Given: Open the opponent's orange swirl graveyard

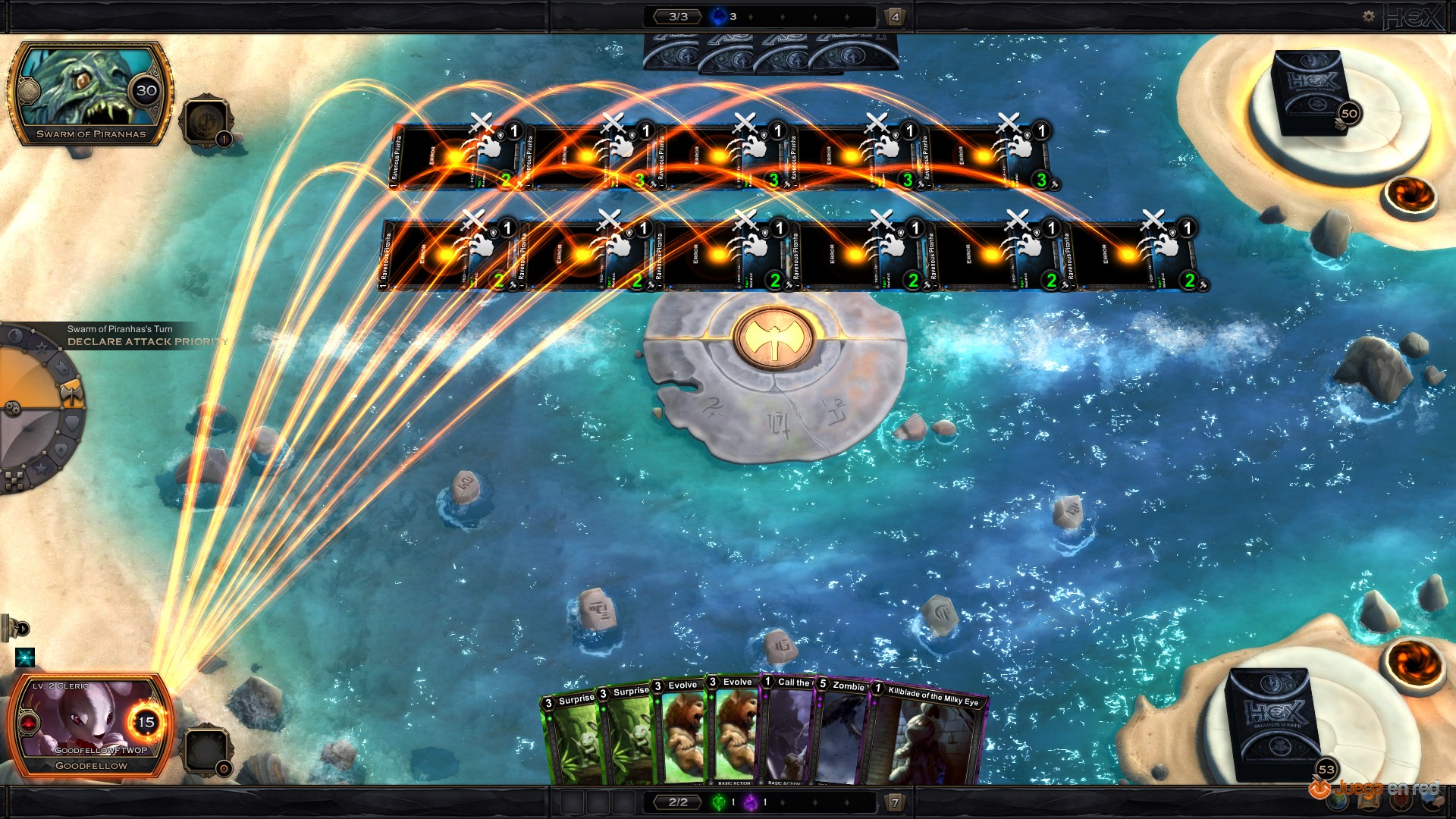Looking at the screenshot, I should coord(1410,196).
